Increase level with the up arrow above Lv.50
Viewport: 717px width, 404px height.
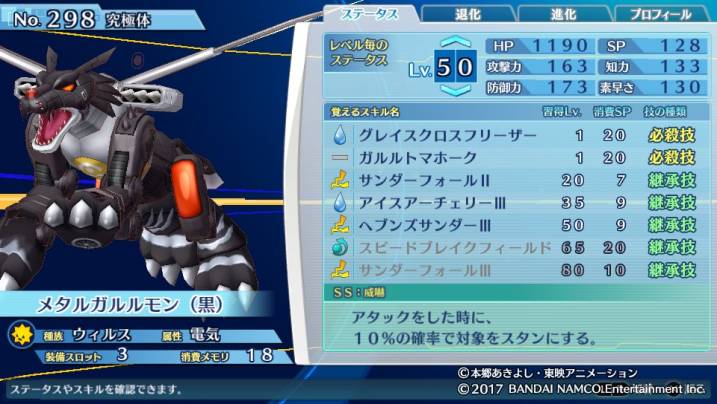coord(456,43)
